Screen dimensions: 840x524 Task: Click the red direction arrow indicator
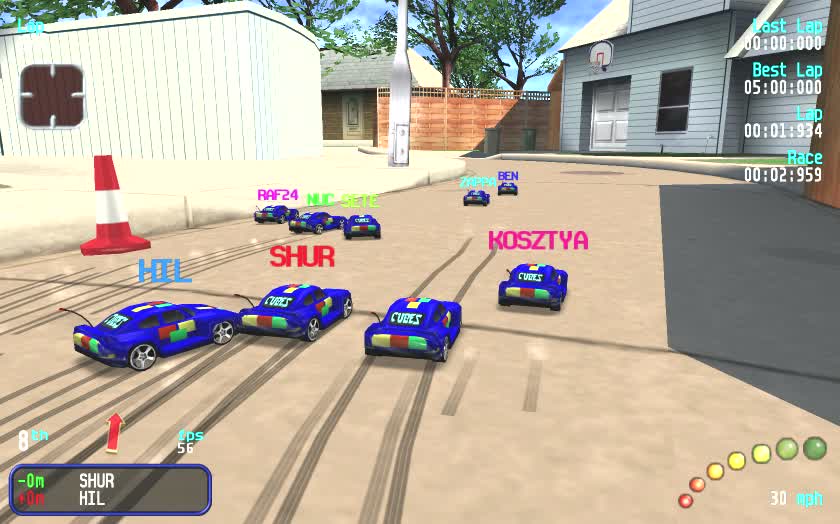[115, 431]
